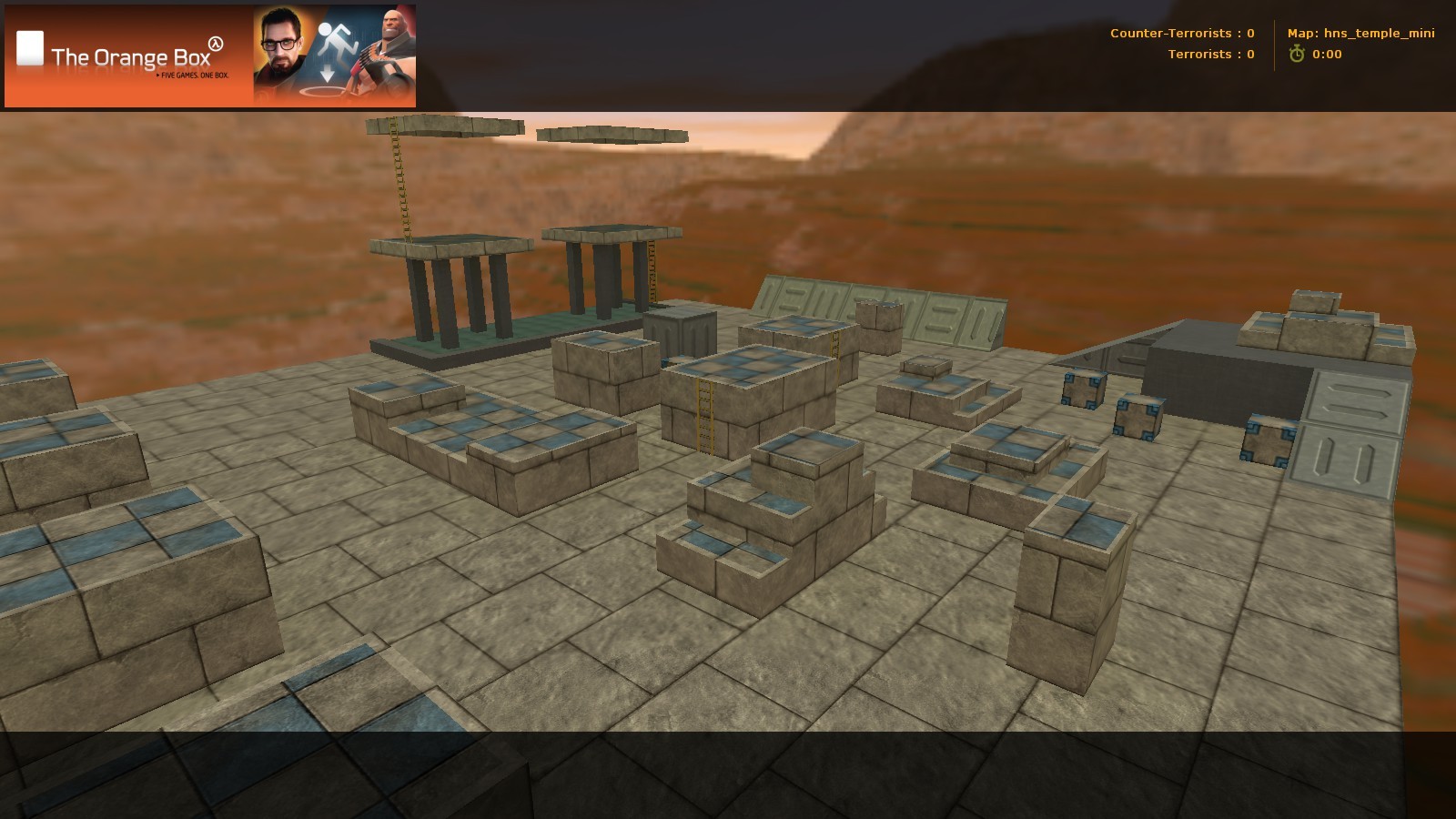Click the divider between scores and map info
The image size is (1456, 819).
(x=1275, y=45)
